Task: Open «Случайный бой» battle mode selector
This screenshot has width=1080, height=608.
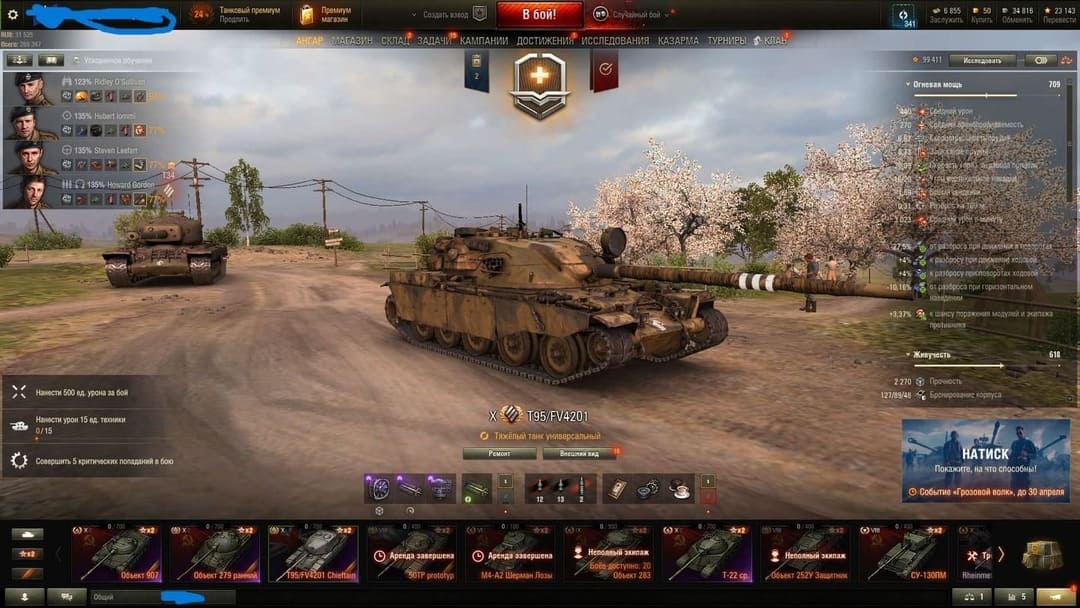Action: tap(634, 15)
